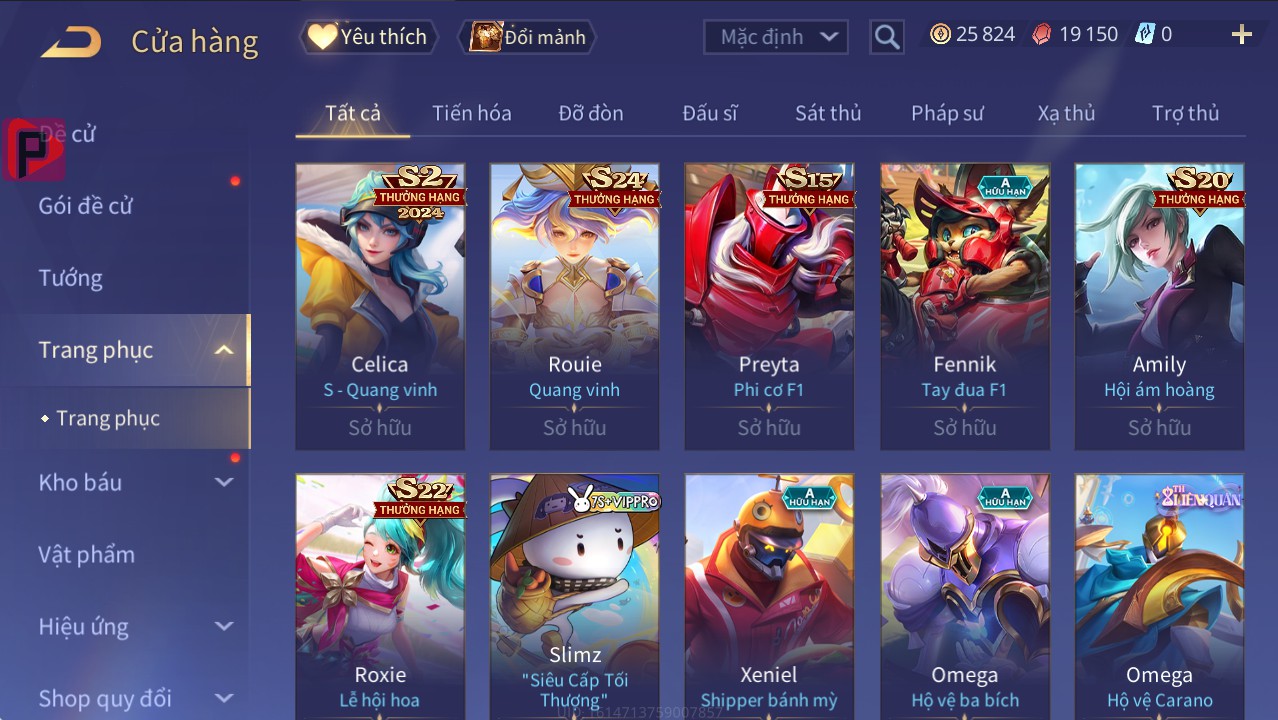
Task: Go back using the return arrow
Action: coord(71,41)
